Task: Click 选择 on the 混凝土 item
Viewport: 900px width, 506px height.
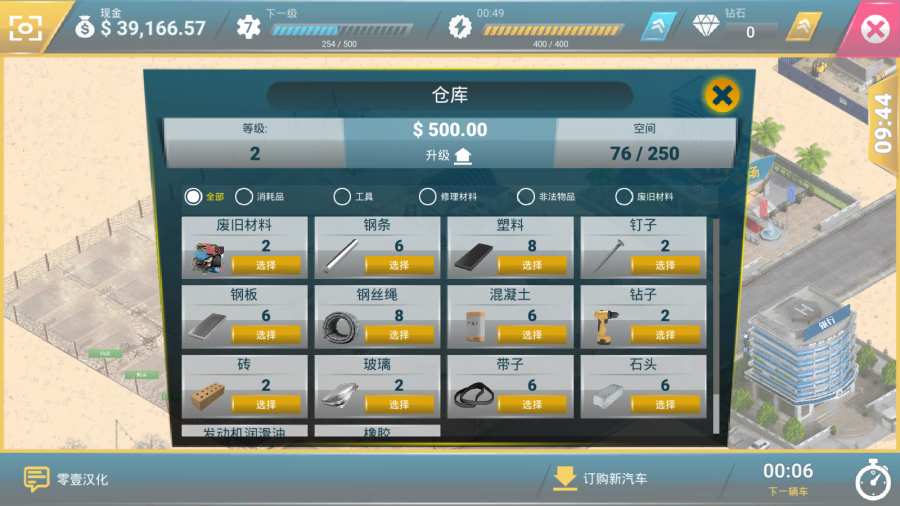Action: pos(532,335)
